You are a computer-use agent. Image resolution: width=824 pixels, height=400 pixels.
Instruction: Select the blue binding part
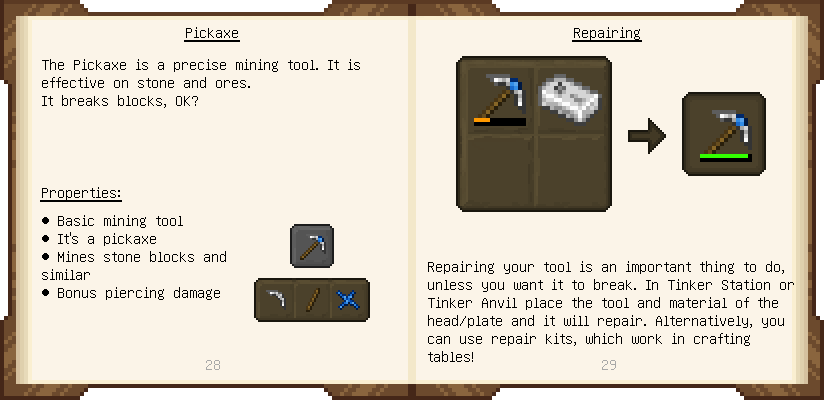click(x=349, y=300)
